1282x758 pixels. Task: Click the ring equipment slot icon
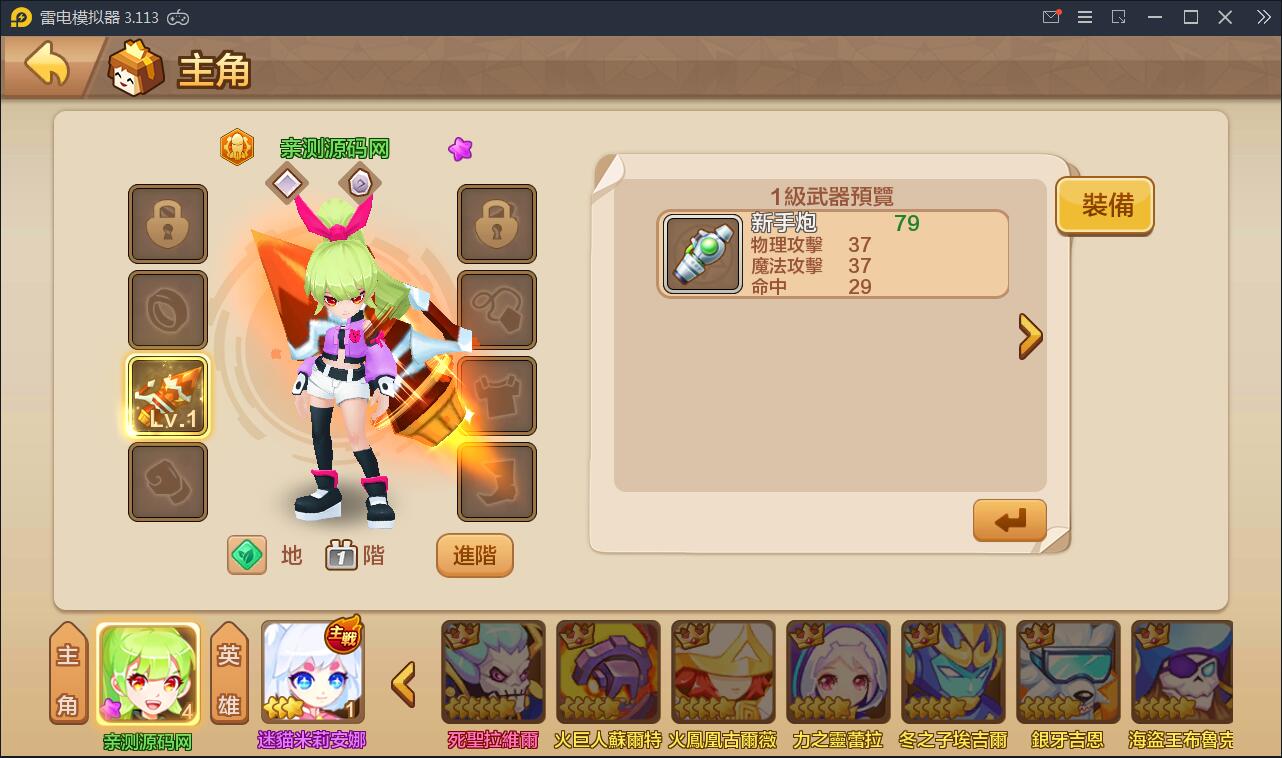pyautogui.click(x=168, y=310)
